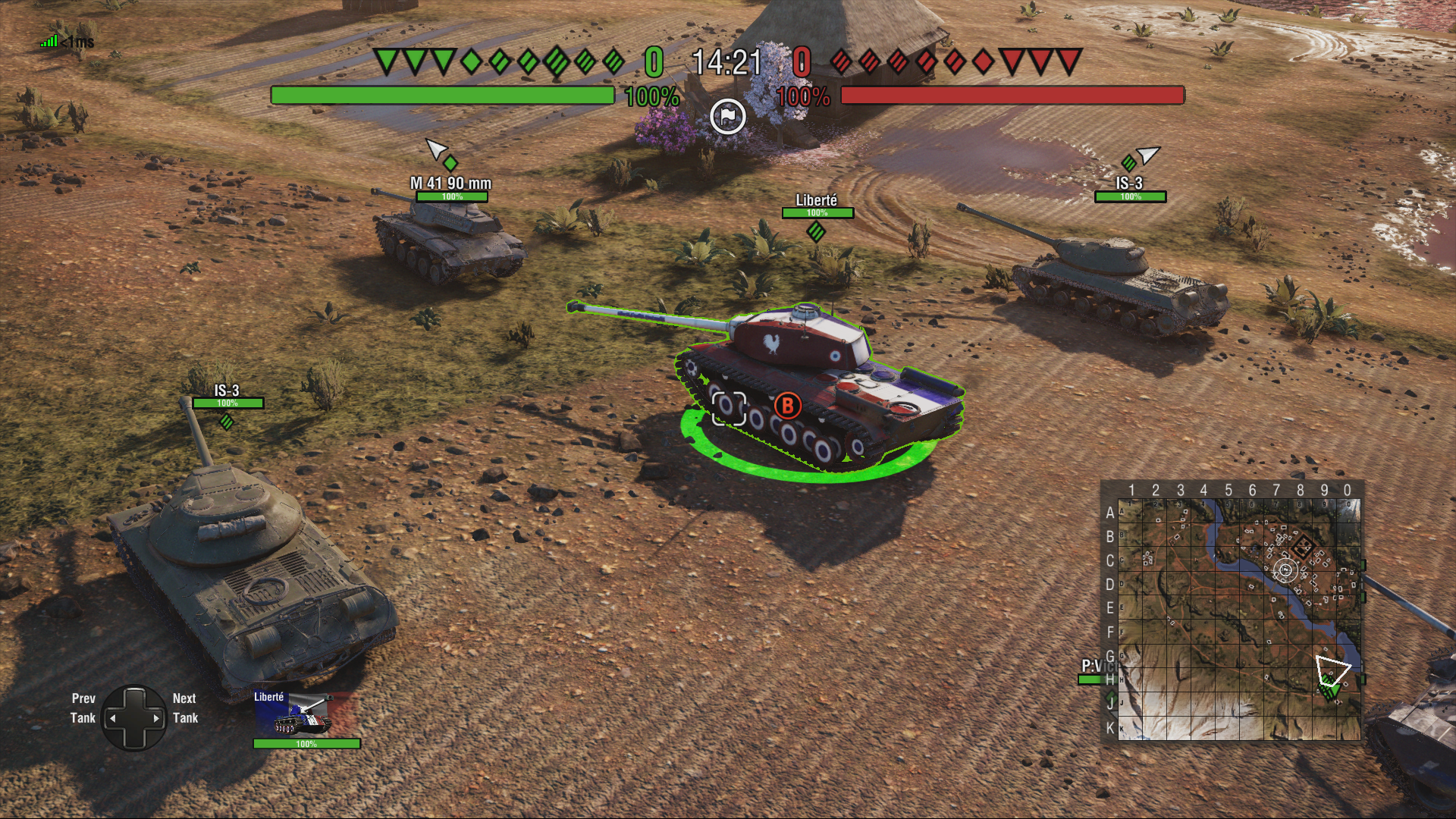Click the white flag base icon at top center
This screenshot has height=819, width=1456.
click(729, 116)
